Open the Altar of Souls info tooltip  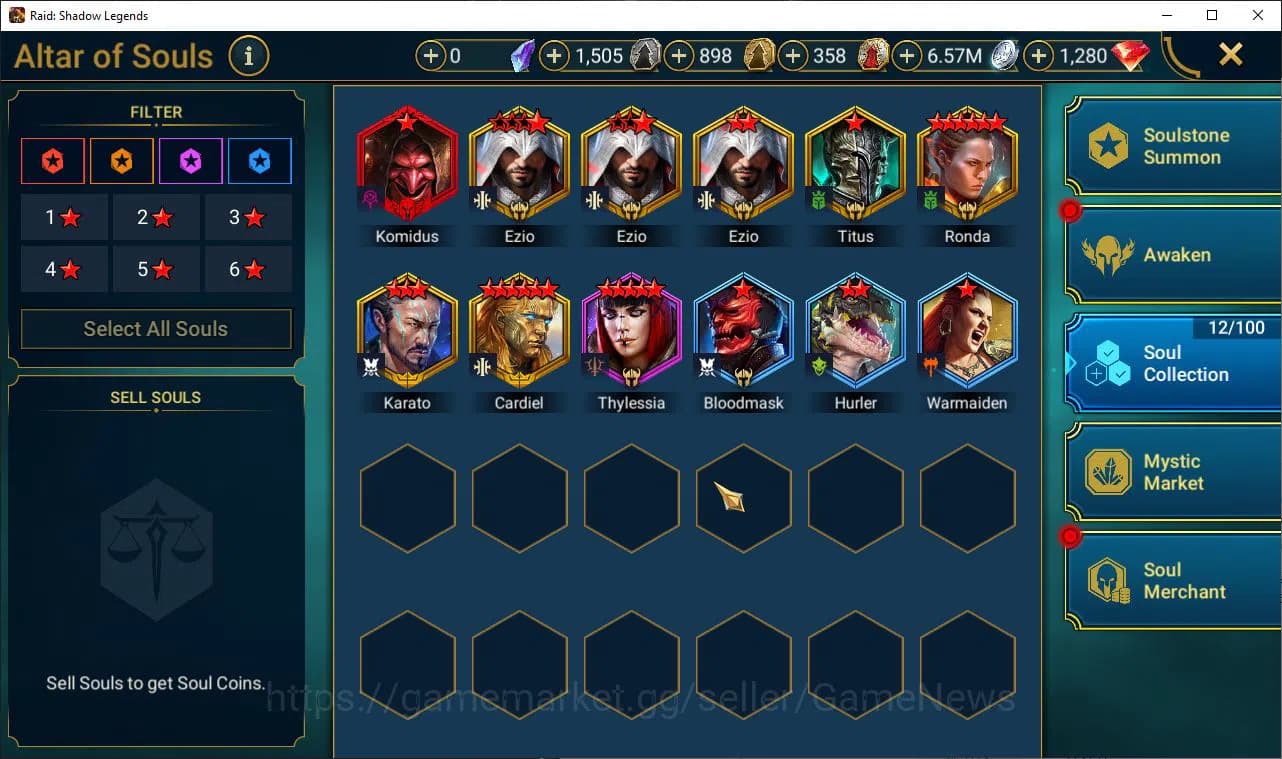(x=249, y=56)
